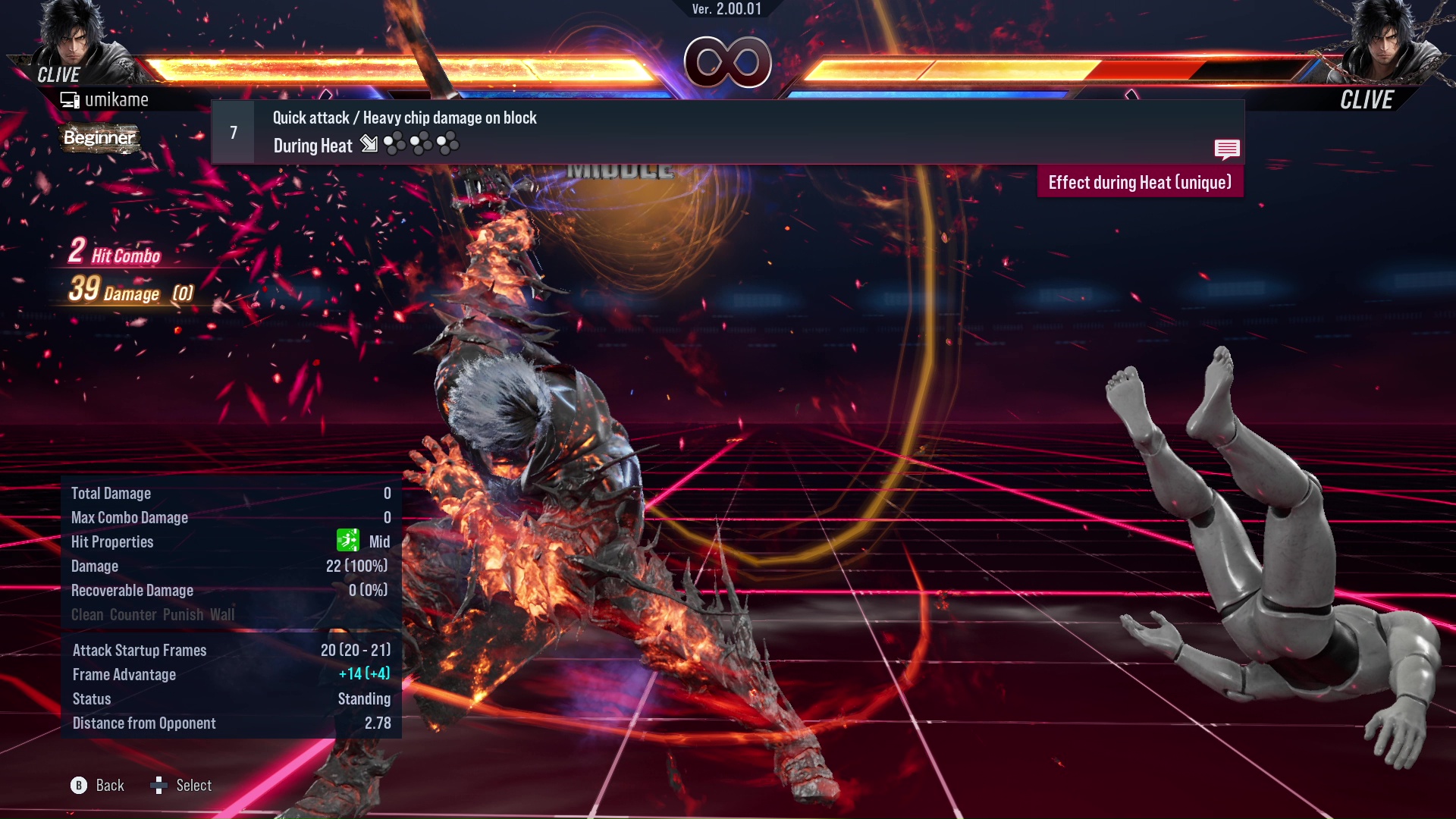Toggle the Wall hit indicator
This screenshot has width=1456, height=819.
pyautogui.click(x=223, y=614)
